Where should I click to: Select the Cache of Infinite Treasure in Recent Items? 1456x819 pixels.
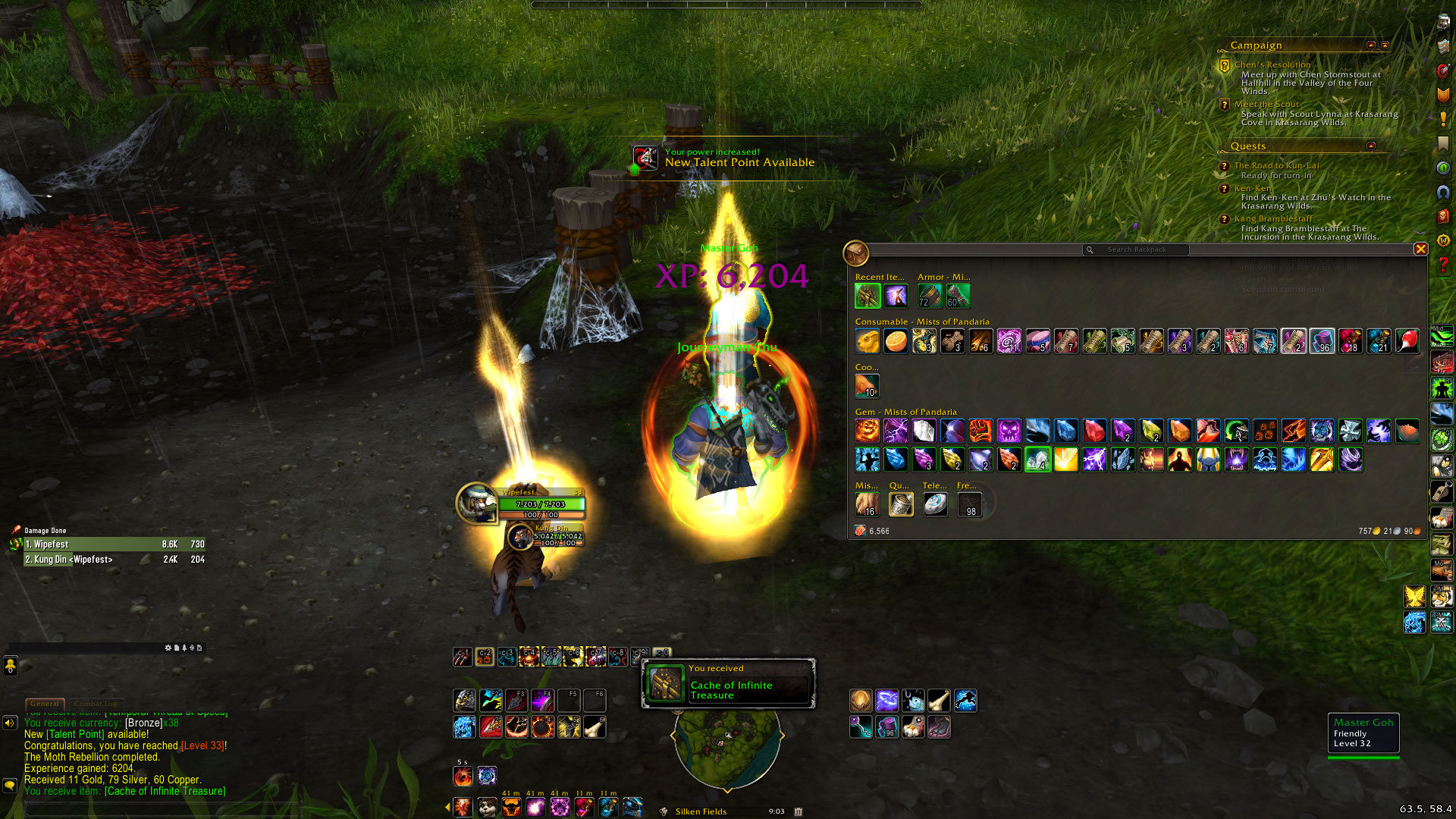tap(868, 296)
